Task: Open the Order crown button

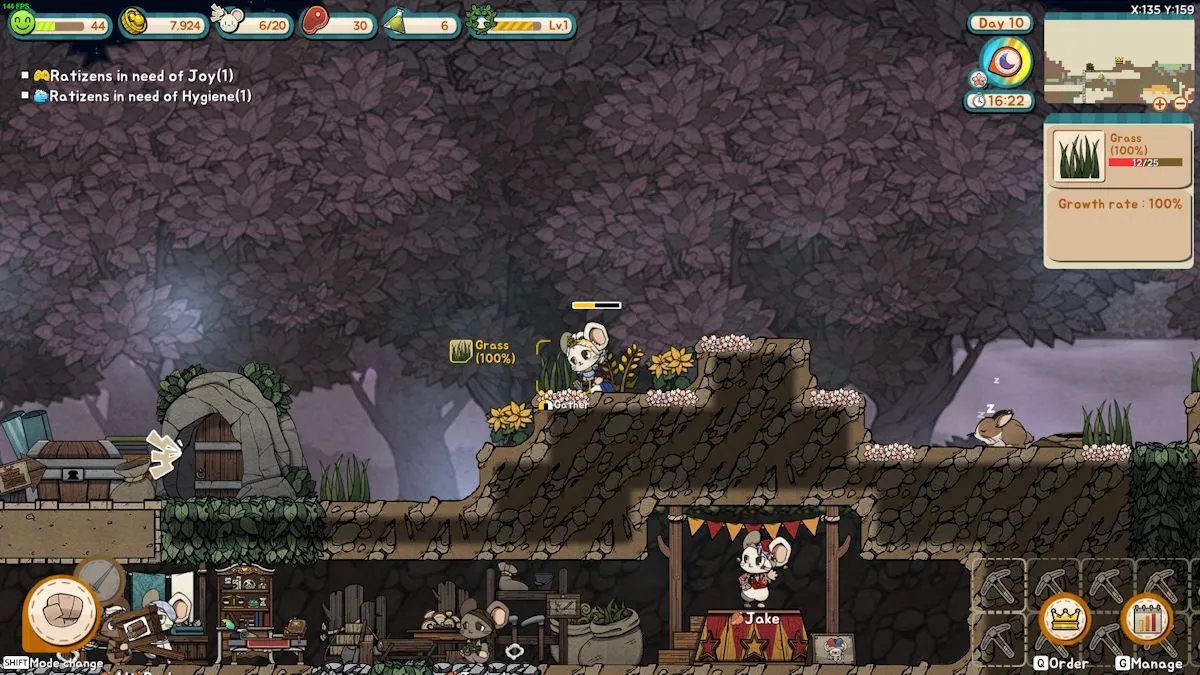Action: pyautogui.click(x=1063, y=620)
